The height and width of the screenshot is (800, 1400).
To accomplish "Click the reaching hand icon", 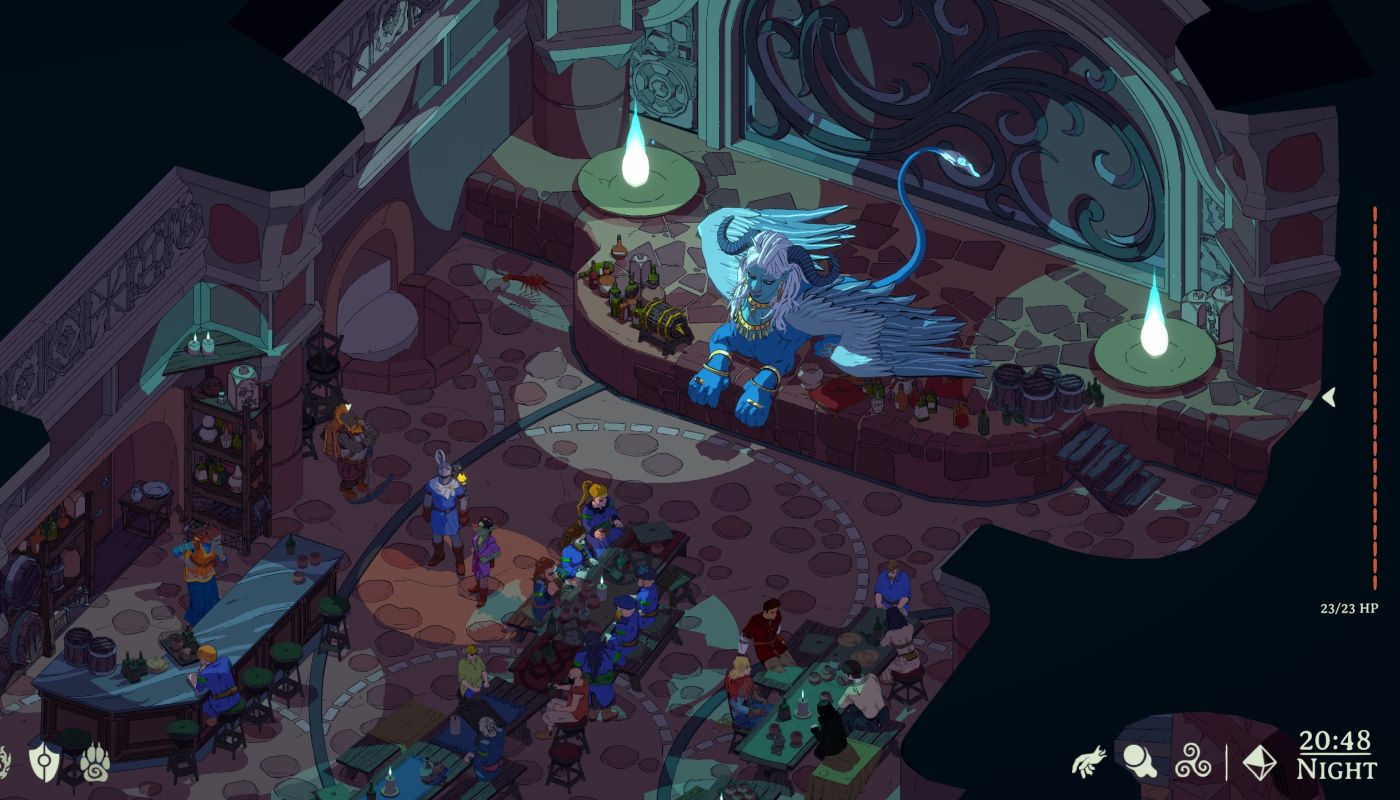I will point(1088,762).
